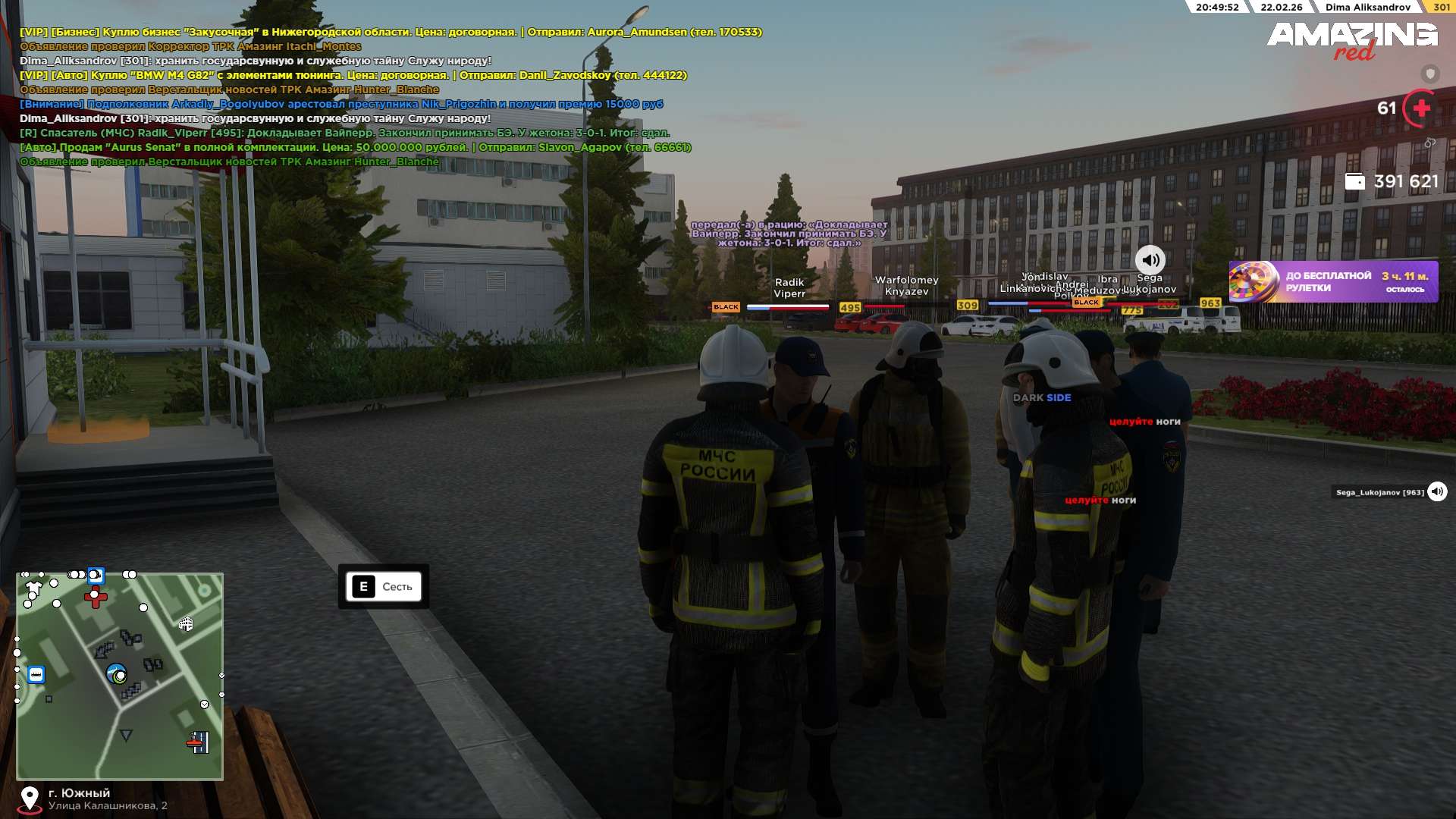Image resolution: width=1456 pixels, height=819 pixels.
Task: Click the location pin icon by г. Южный
Action: click(30, 799)
